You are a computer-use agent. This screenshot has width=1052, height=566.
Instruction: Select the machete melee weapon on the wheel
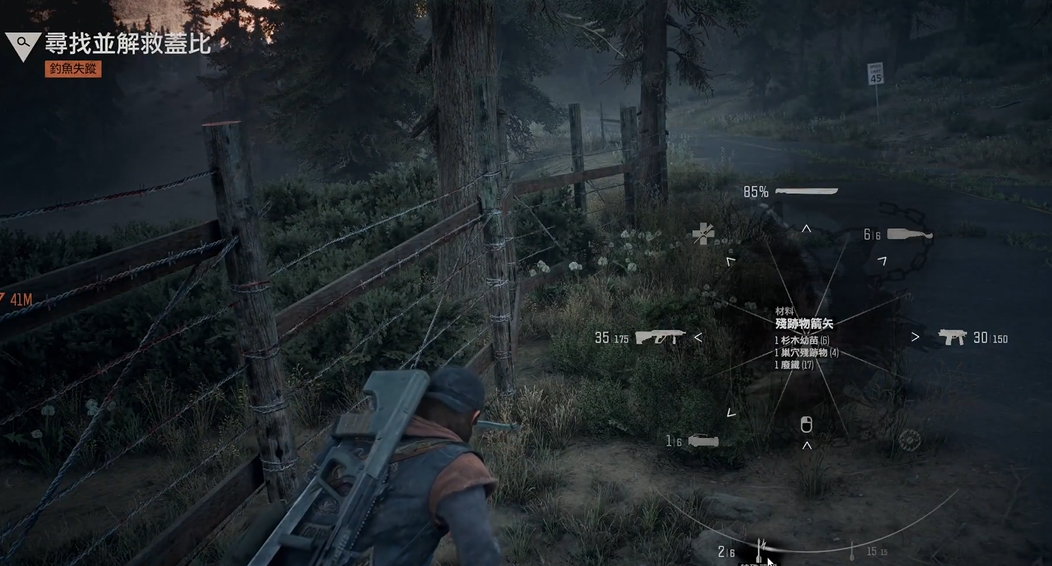(806, 190)
